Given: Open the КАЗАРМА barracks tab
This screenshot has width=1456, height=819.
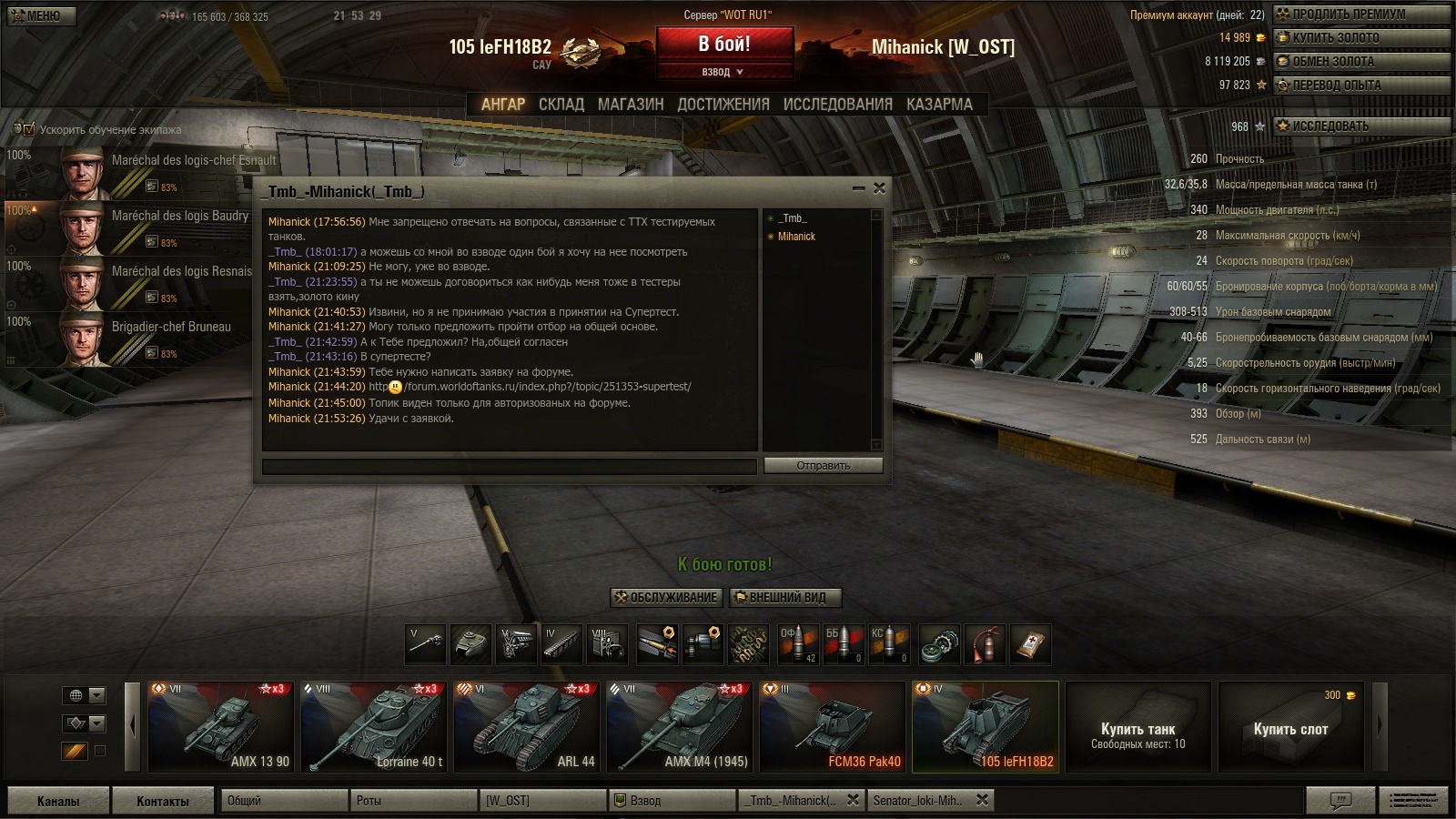Looking at the screenshot, I should (939, 105).
